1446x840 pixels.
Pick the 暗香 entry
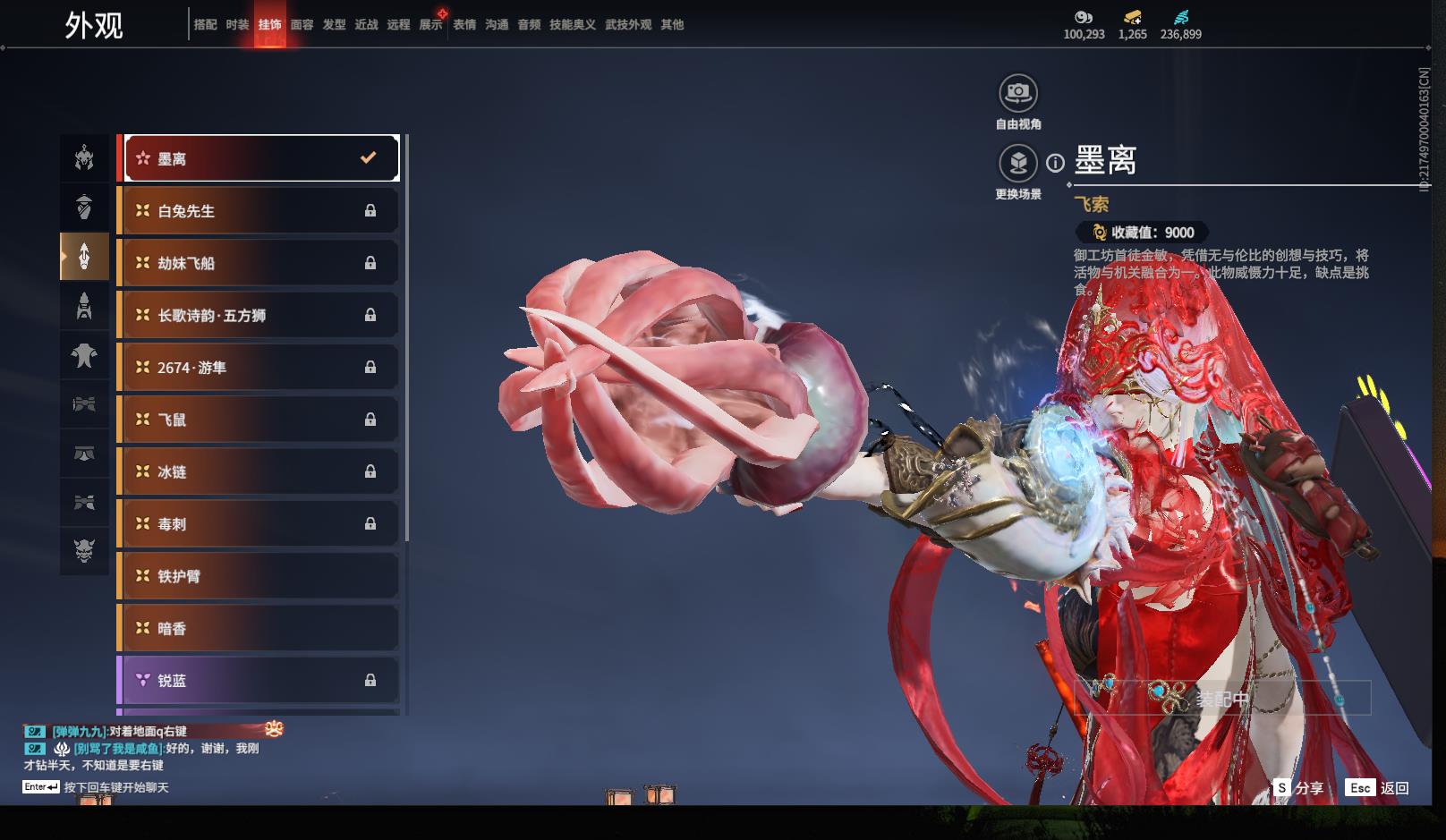(x=259, y=628)
